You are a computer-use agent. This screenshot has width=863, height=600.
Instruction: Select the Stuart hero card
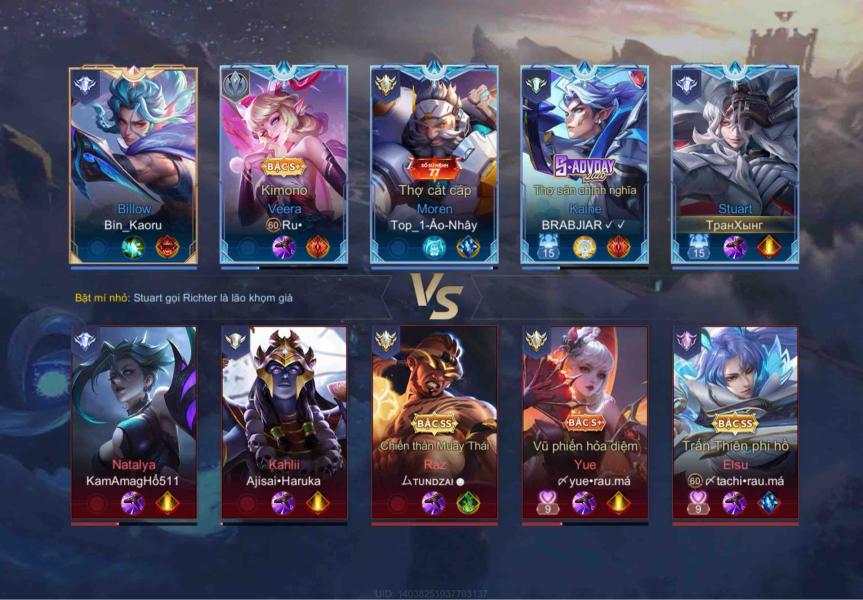(735, 165)
